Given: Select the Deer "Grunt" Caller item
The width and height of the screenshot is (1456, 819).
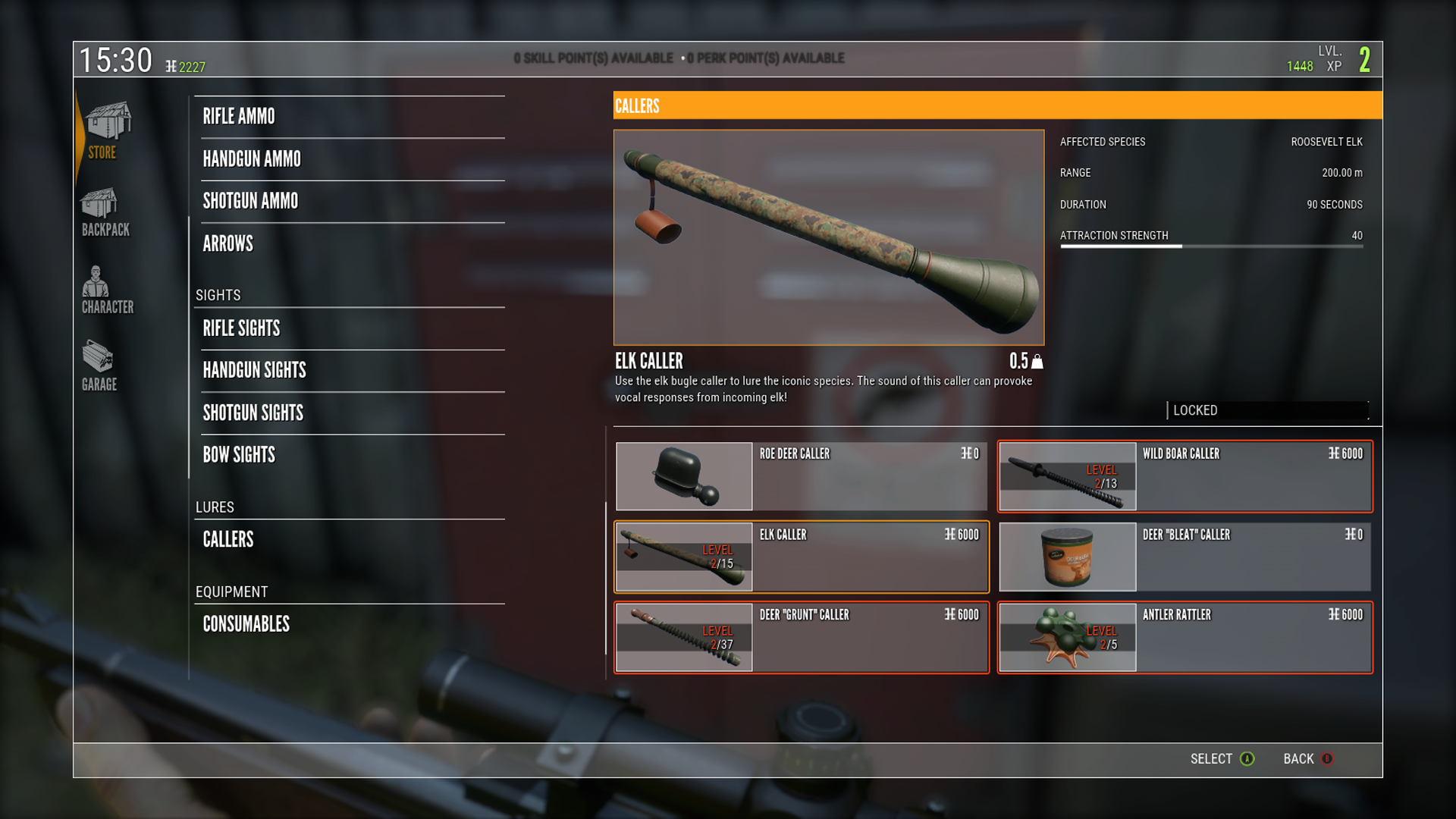Looking at the screenshot, I should [x=801, y=637].
